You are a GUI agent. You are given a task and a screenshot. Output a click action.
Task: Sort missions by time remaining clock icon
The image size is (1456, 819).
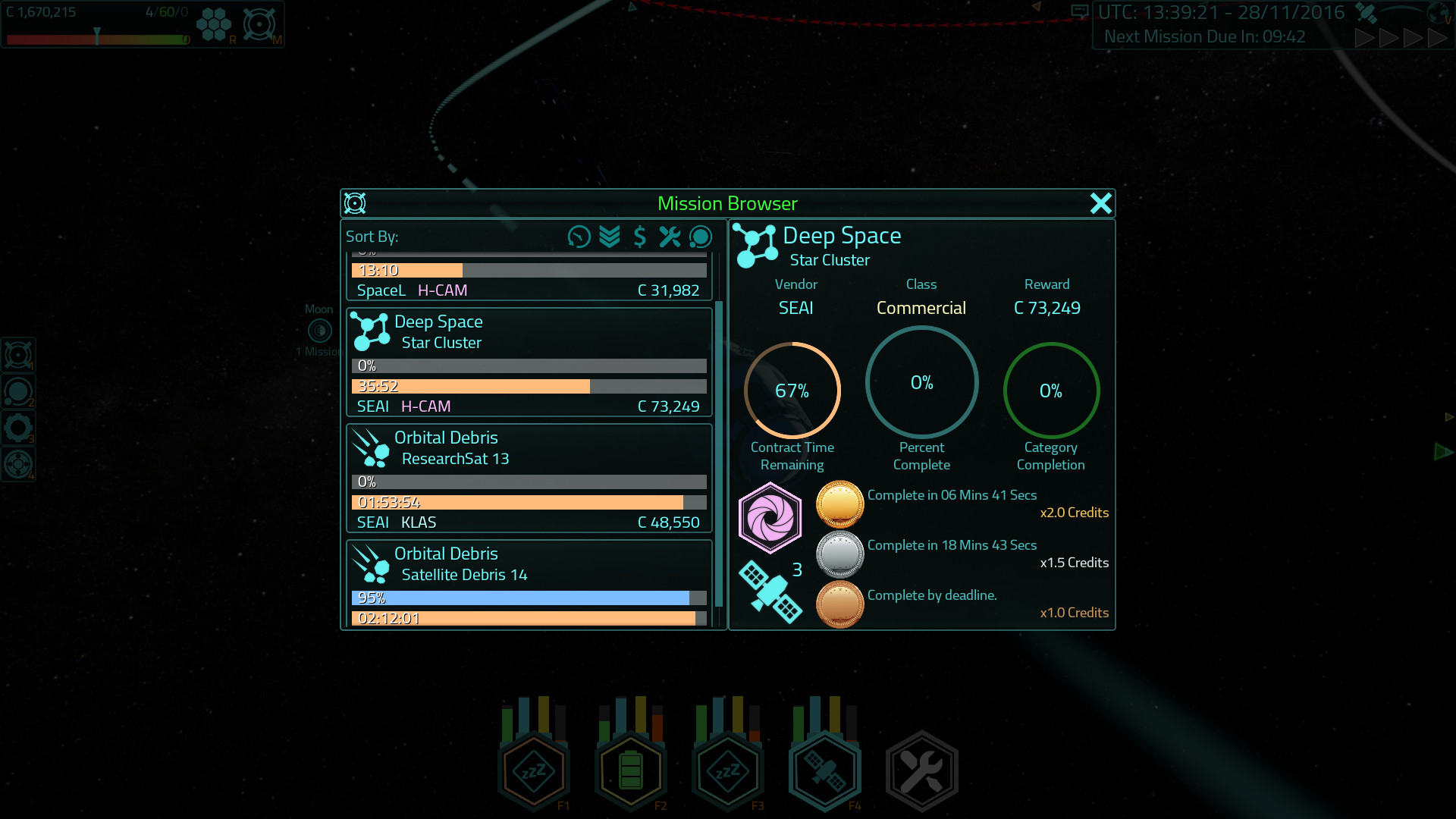(x=579, y=237)
